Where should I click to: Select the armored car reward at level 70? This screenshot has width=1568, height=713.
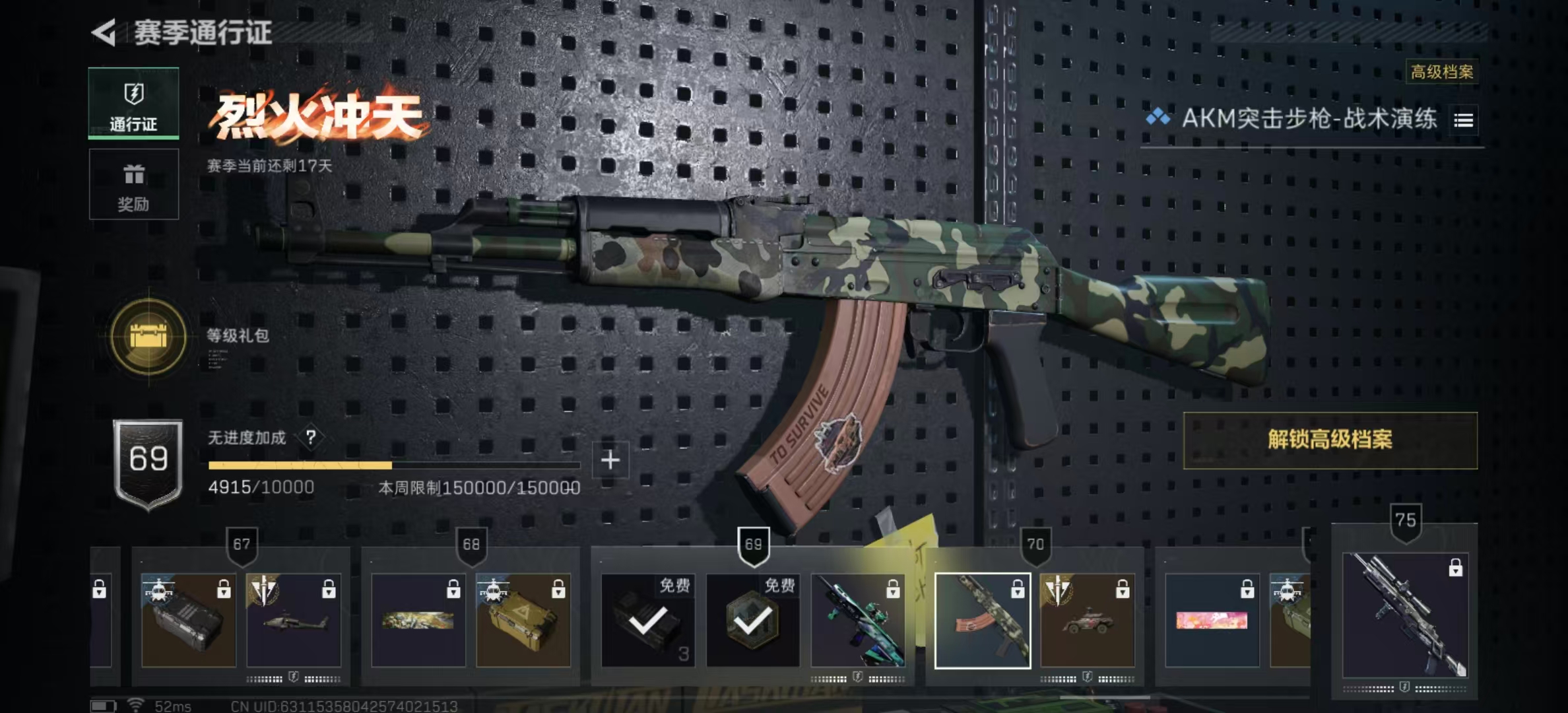pos(1088,621)
